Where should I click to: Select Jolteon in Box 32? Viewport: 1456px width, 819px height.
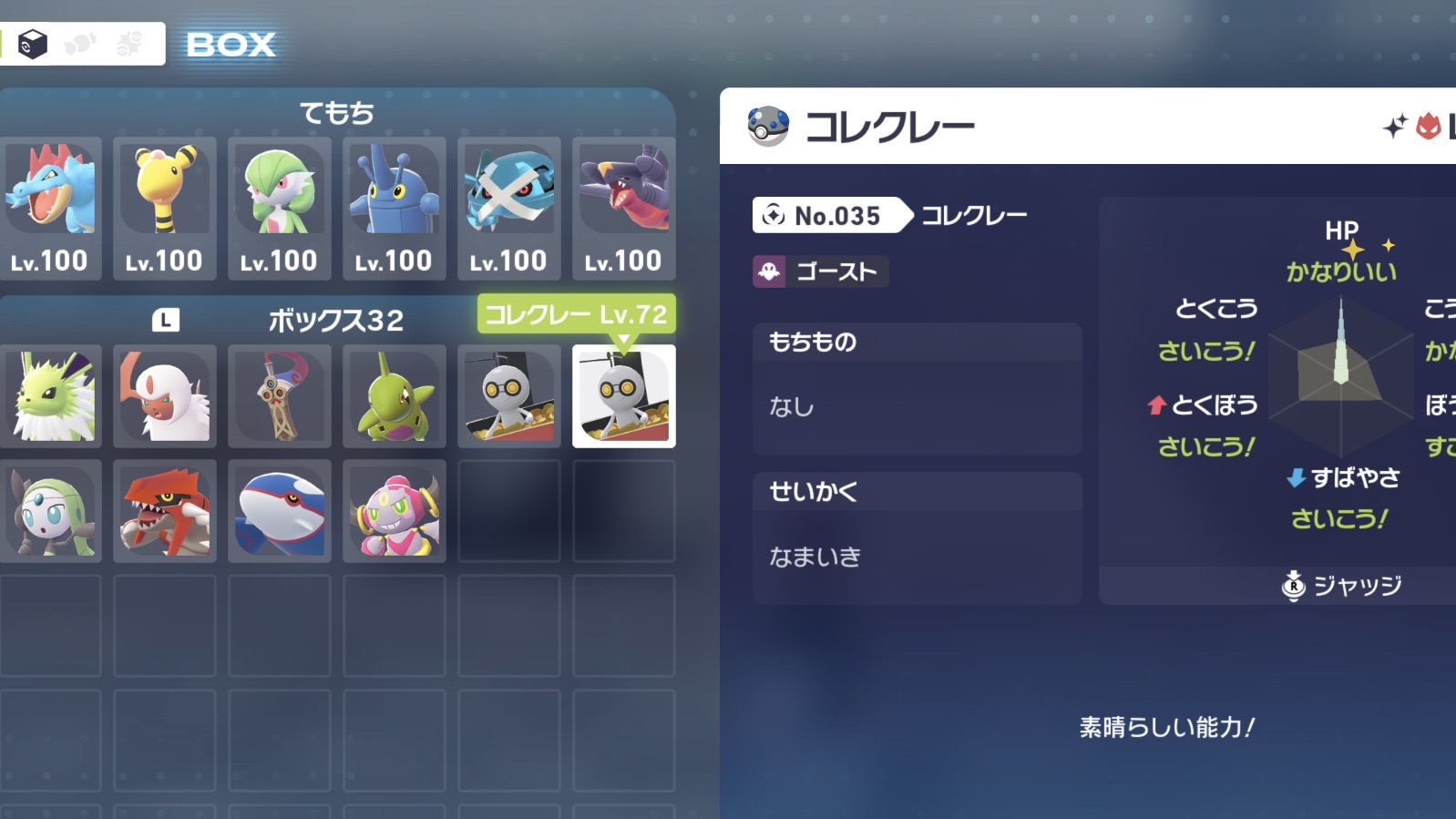coord(50,396)
